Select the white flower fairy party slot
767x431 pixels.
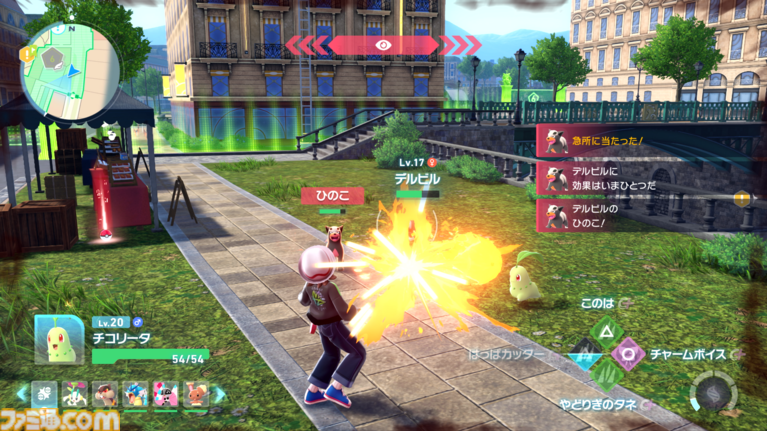75,393
